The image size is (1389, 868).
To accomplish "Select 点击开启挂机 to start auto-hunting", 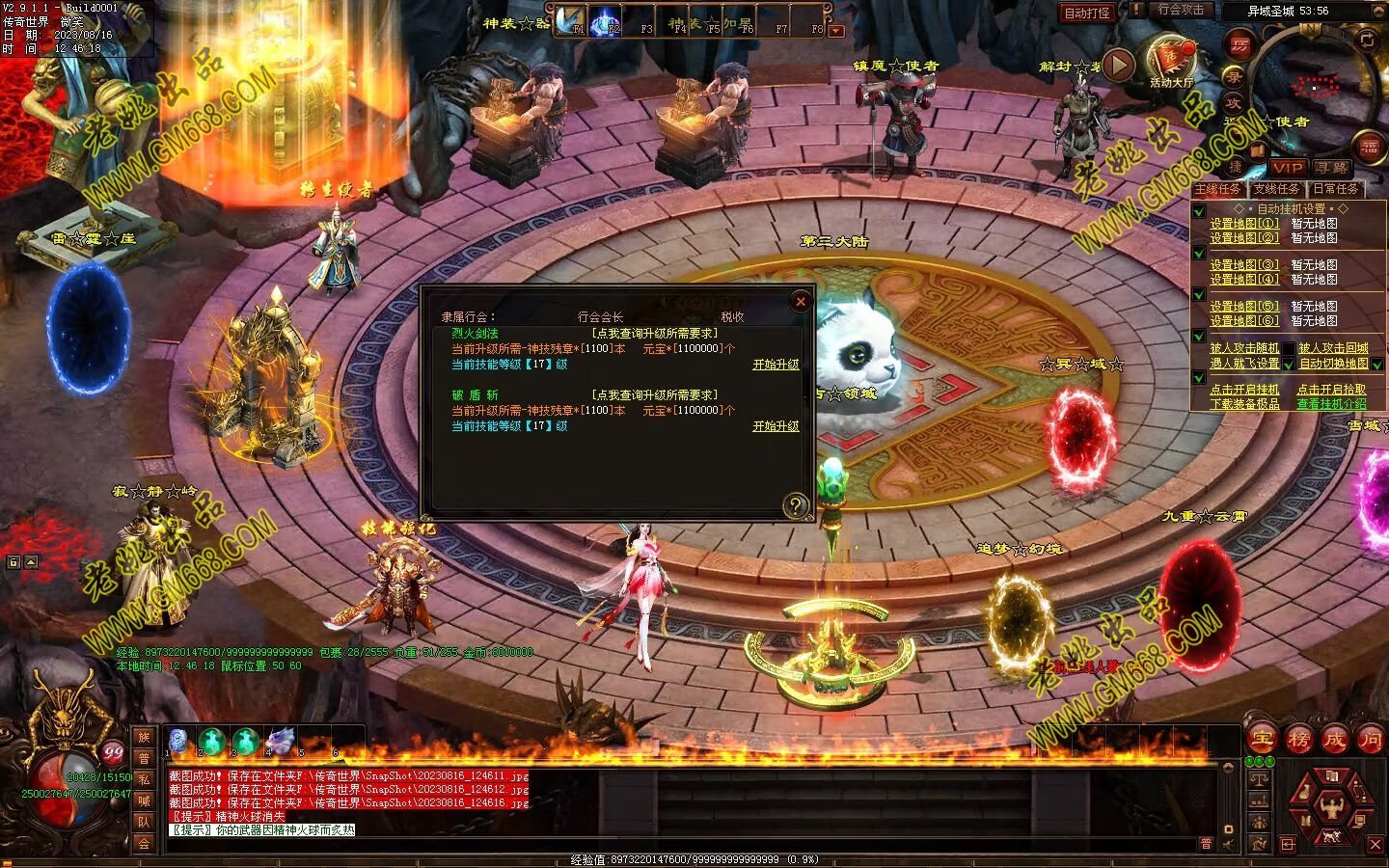I will tap(1244, 390).
